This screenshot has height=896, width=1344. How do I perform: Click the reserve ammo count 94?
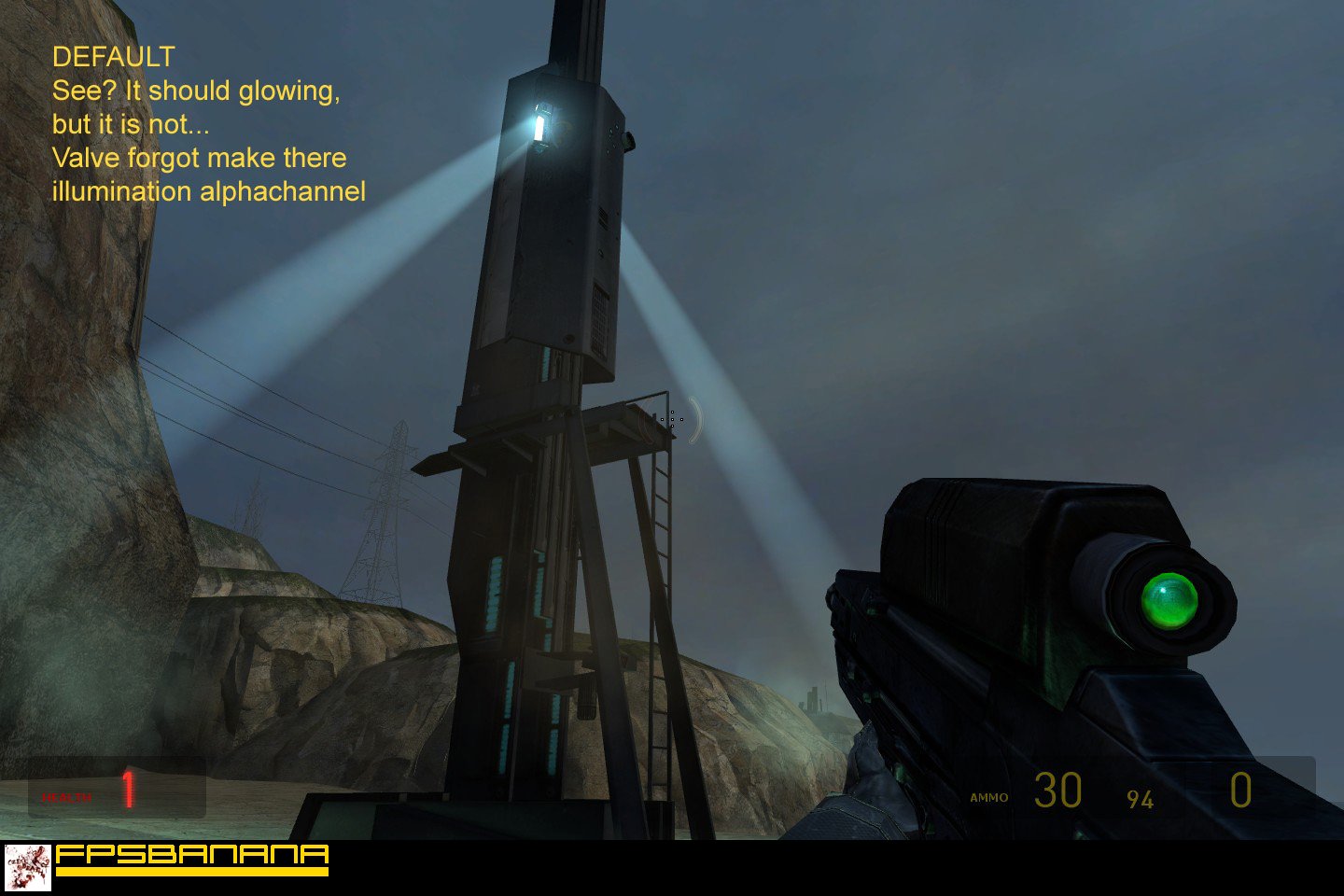tap(1141, 799)
